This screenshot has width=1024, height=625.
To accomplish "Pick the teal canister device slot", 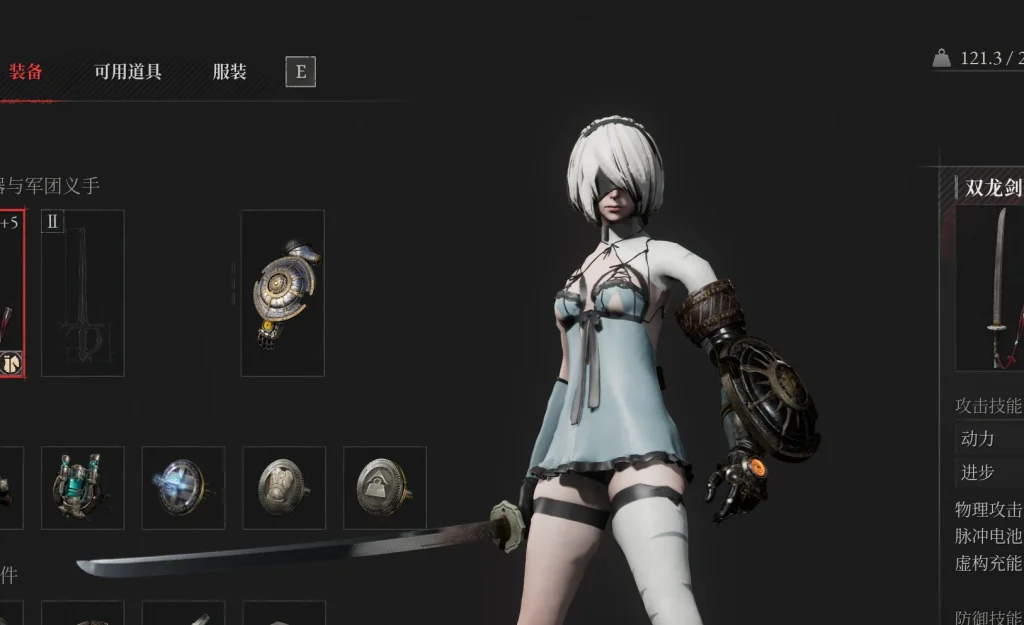I will click(x=82, y=487).
